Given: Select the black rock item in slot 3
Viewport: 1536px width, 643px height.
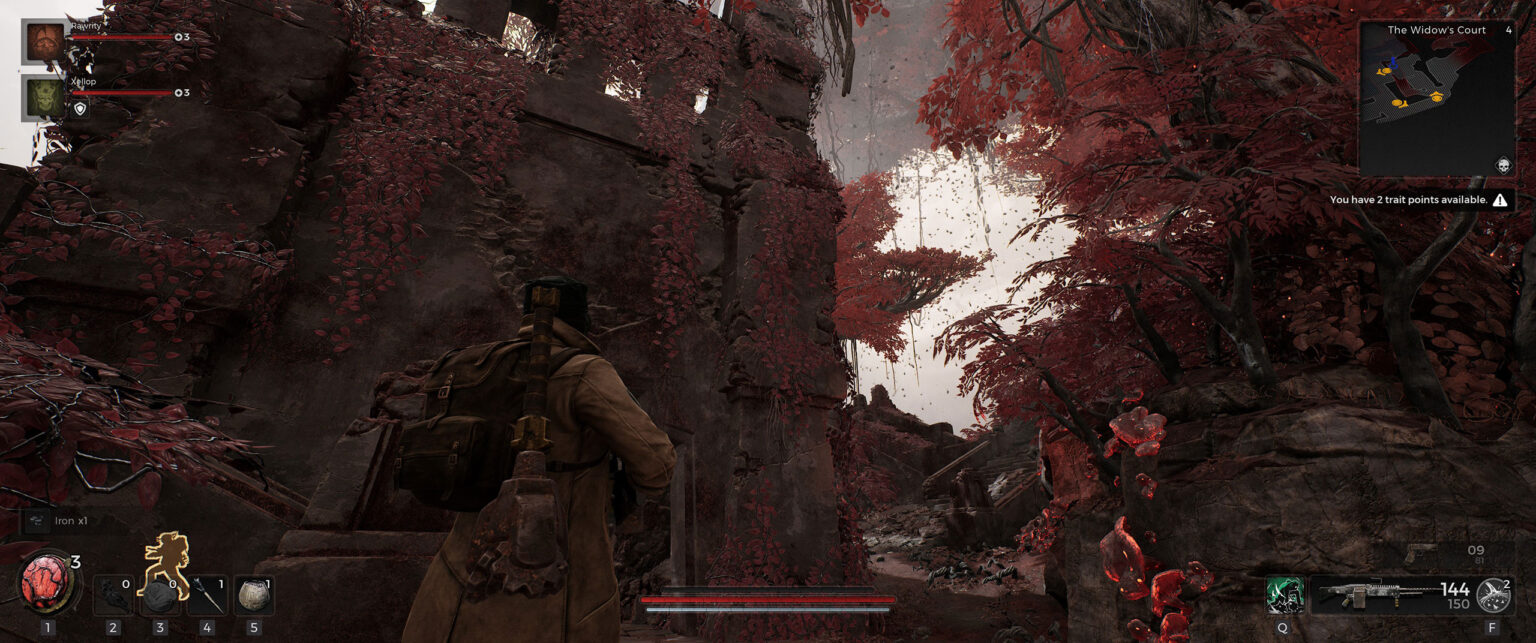Looking at the screenshot, I should [158, 595].
